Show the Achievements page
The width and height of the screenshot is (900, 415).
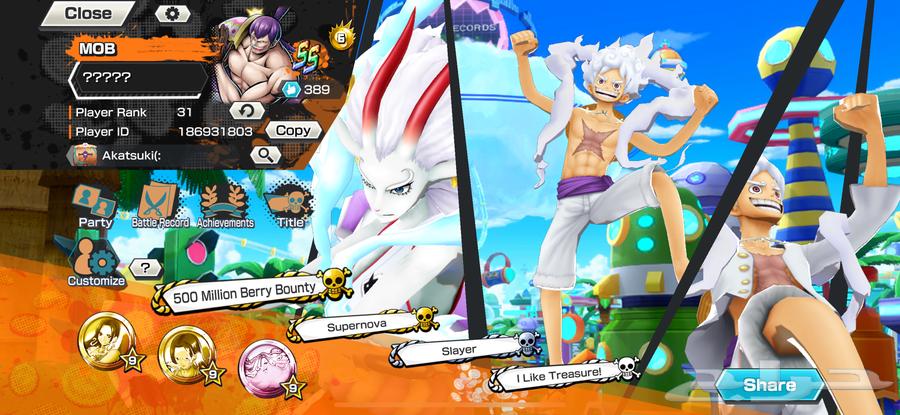click(x=225, y=207)
